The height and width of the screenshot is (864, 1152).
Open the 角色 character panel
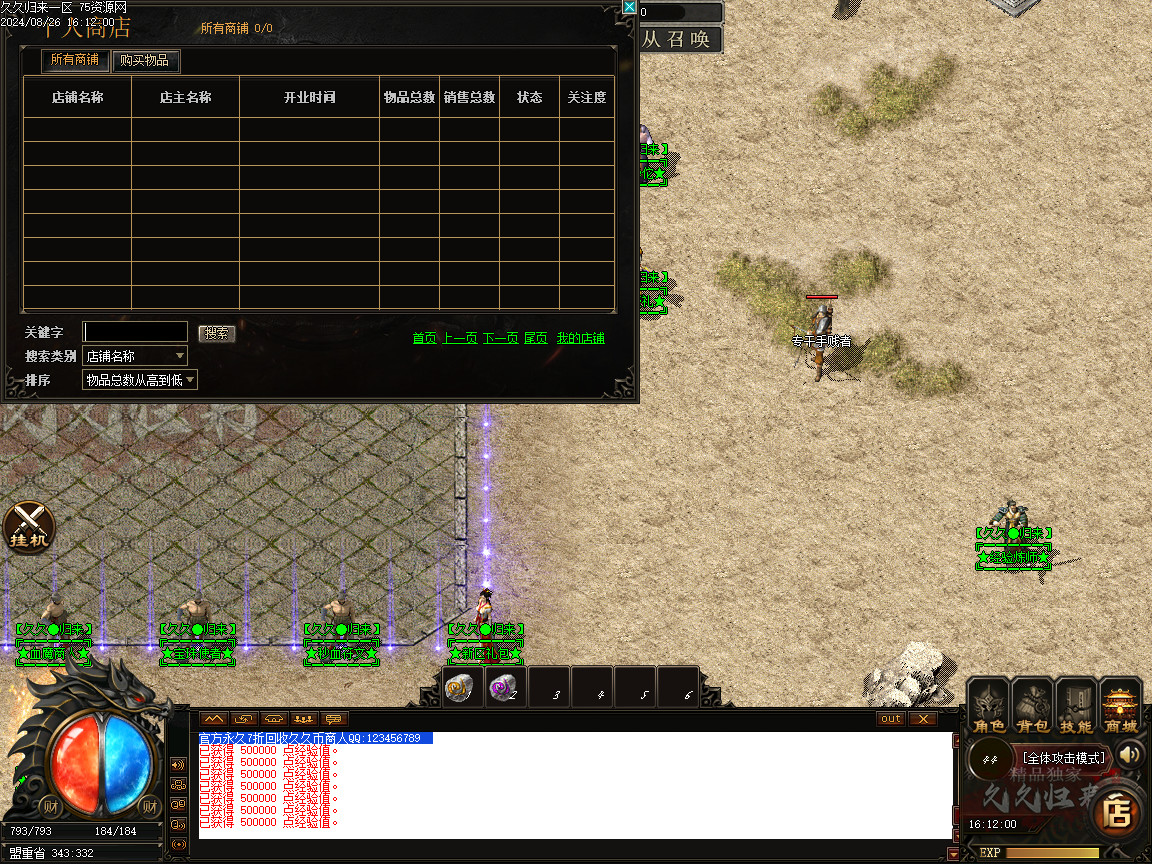988,705
